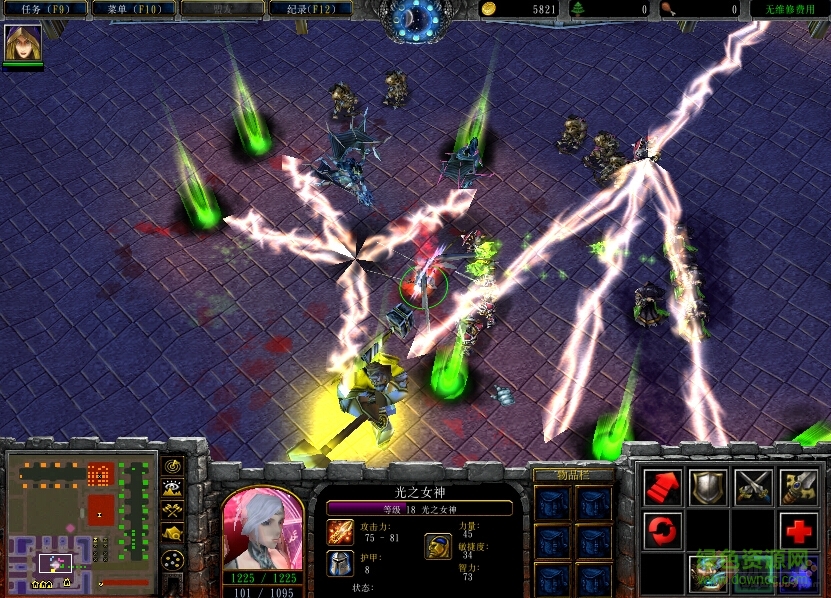831x598 pixels.
Task: Open the red cross hero skills menu
Action: tap(798, 529)
